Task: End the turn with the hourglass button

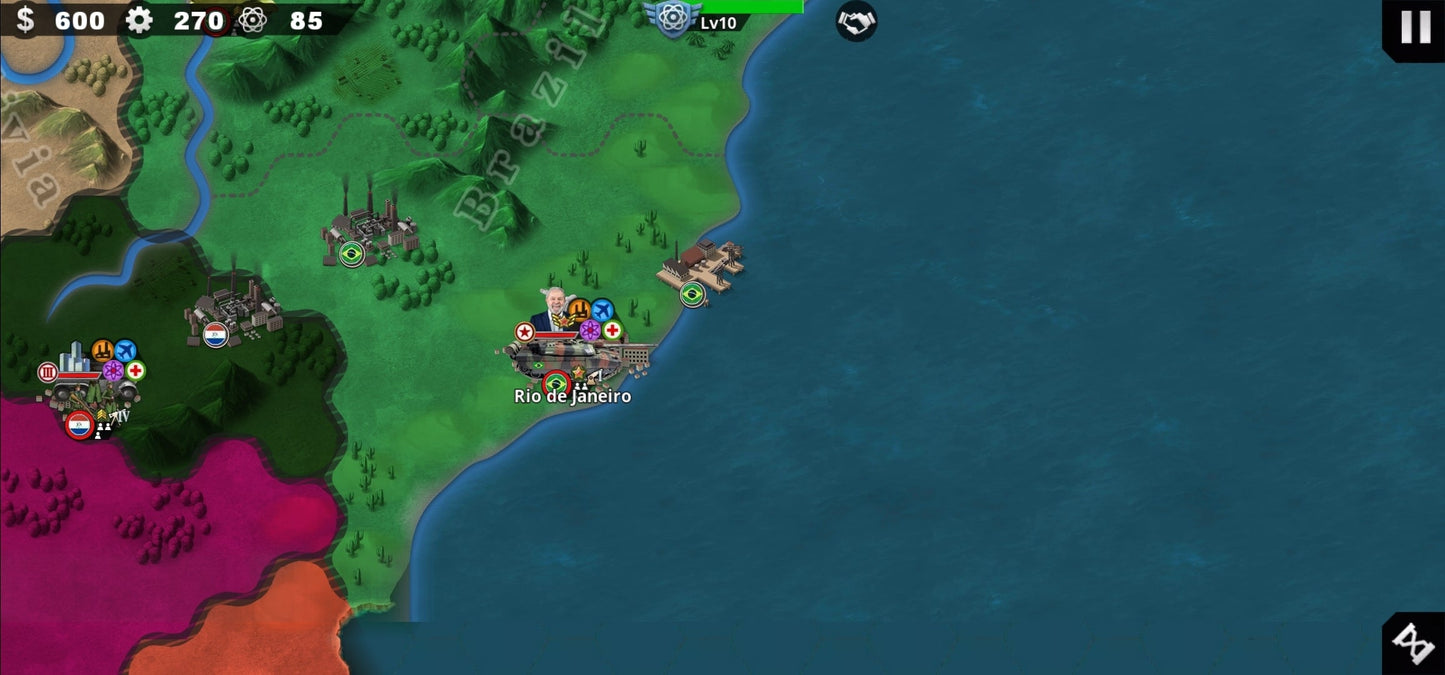Action: tap(1414, 644)
